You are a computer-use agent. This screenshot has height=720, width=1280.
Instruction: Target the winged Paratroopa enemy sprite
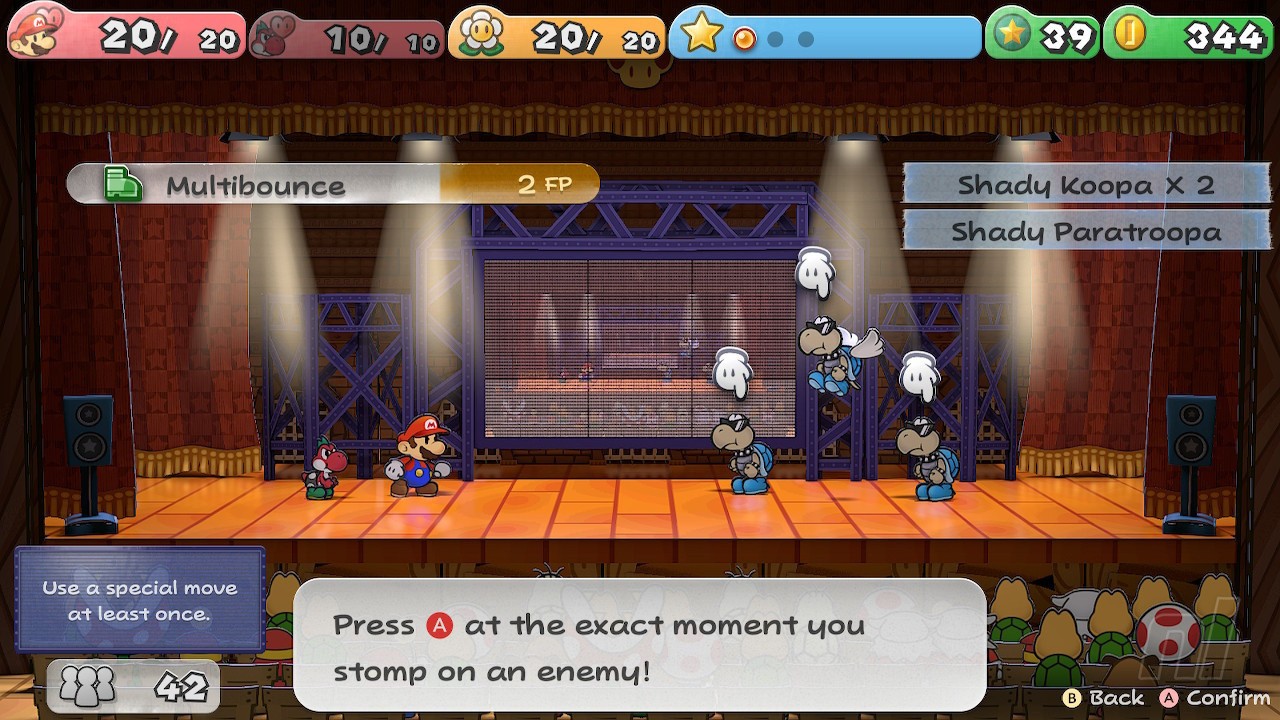(x=832, y=352)
